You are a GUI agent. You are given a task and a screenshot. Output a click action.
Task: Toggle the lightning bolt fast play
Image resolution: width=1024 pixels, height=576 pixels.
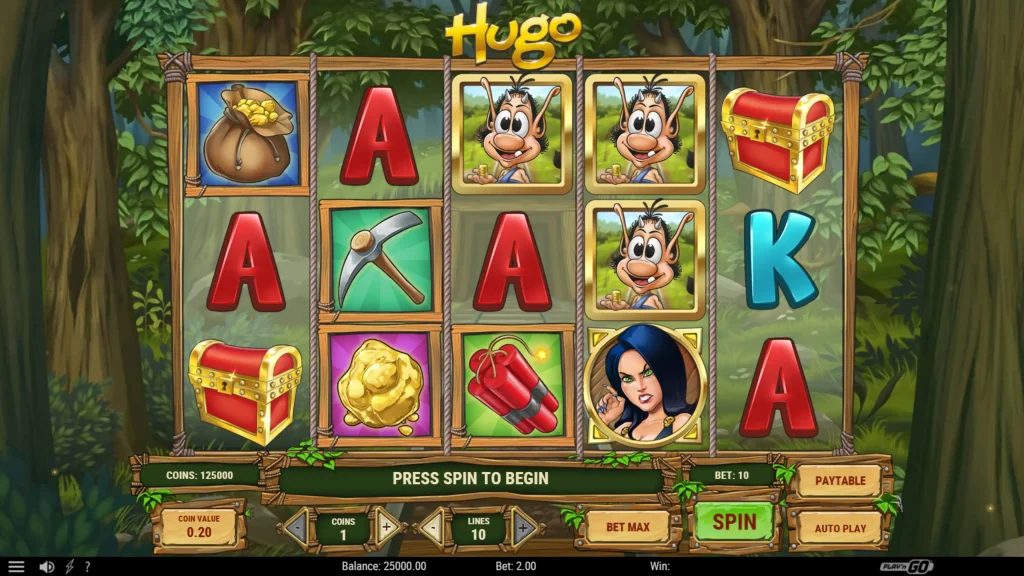pyautogui.click(x=69, y=566)
